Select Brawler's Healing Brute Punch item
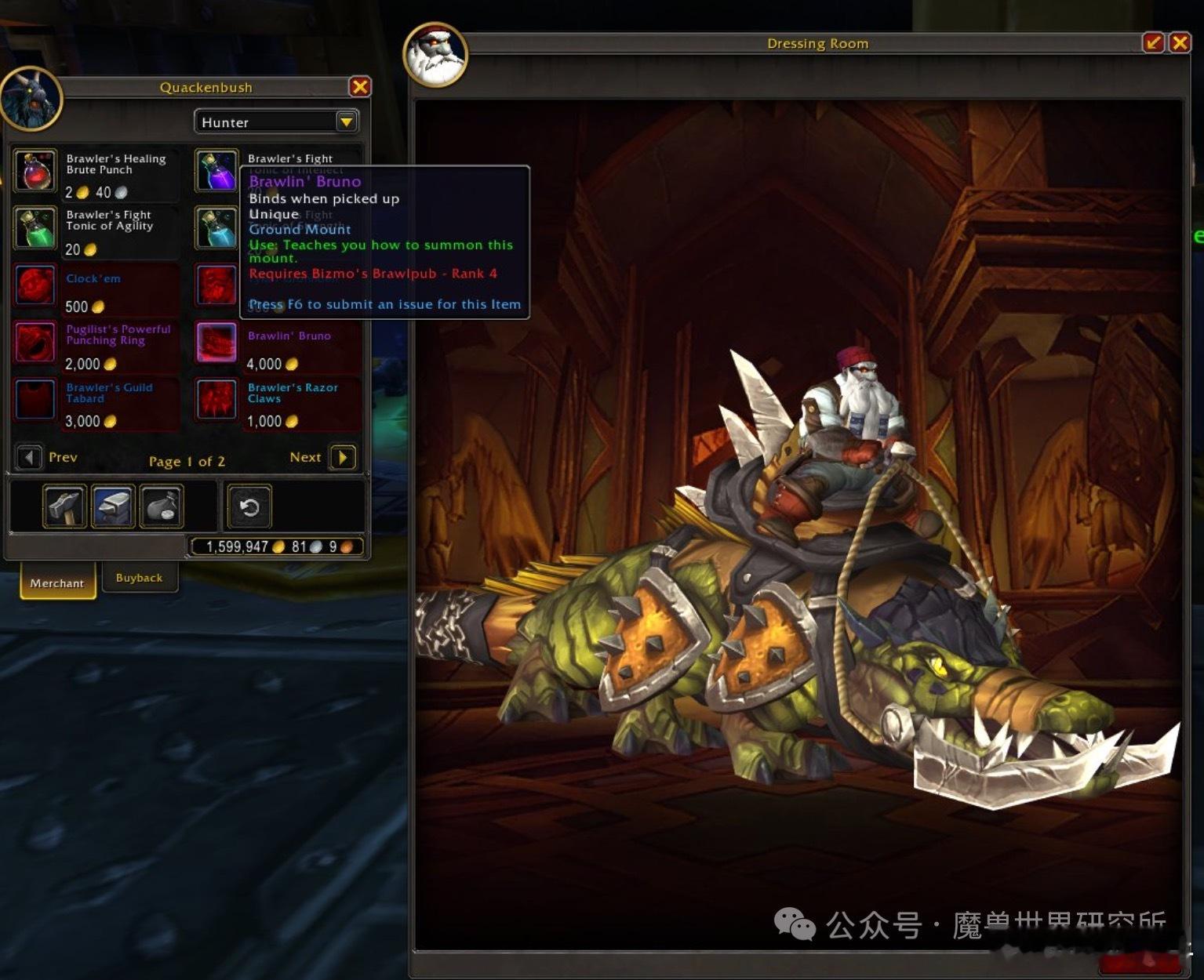This screenshot has height=980, width=1204. pos(35,171)
